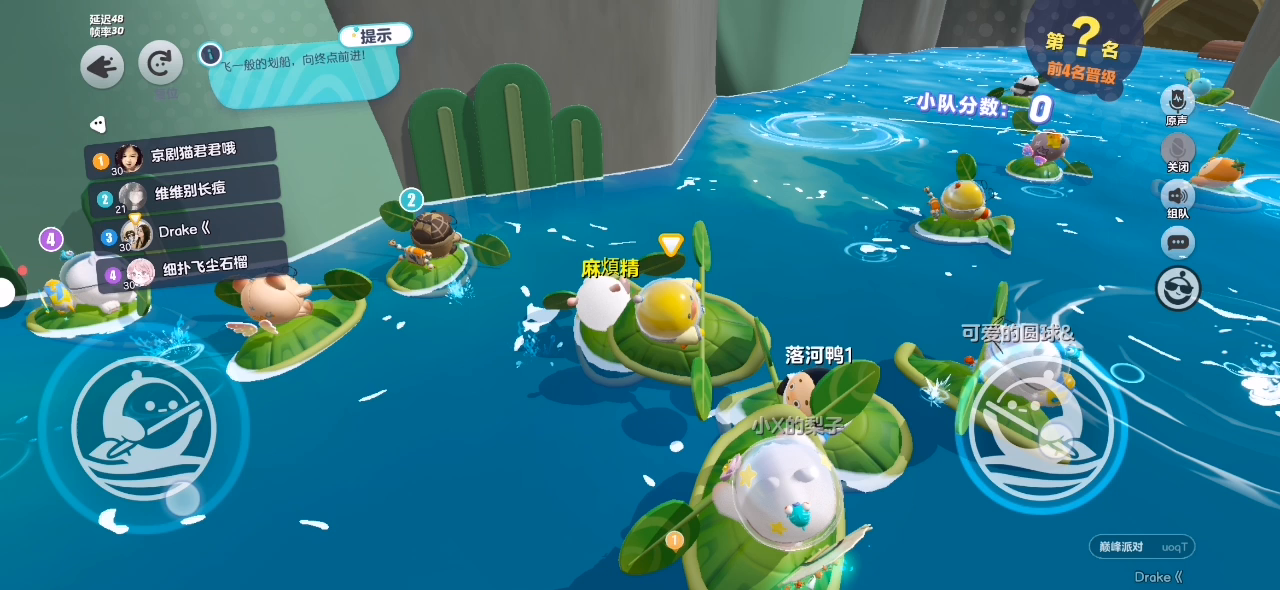Select teammate 细扑飞尘石榴 in the squad list
The height and width of the screenshot is (590, 1280).
pyautogui.click(x=190, y=268)
